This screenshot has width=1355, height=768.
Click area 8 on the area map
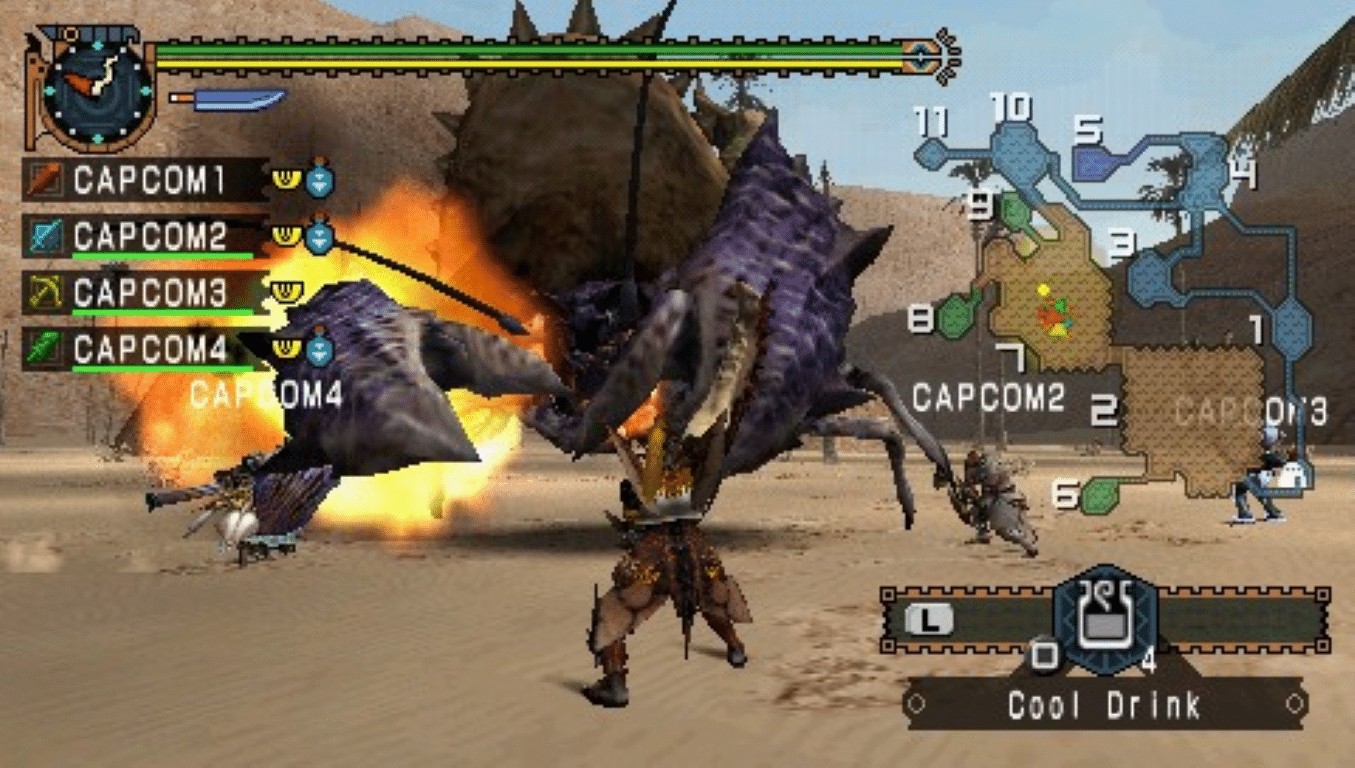[x=959, y=314]
